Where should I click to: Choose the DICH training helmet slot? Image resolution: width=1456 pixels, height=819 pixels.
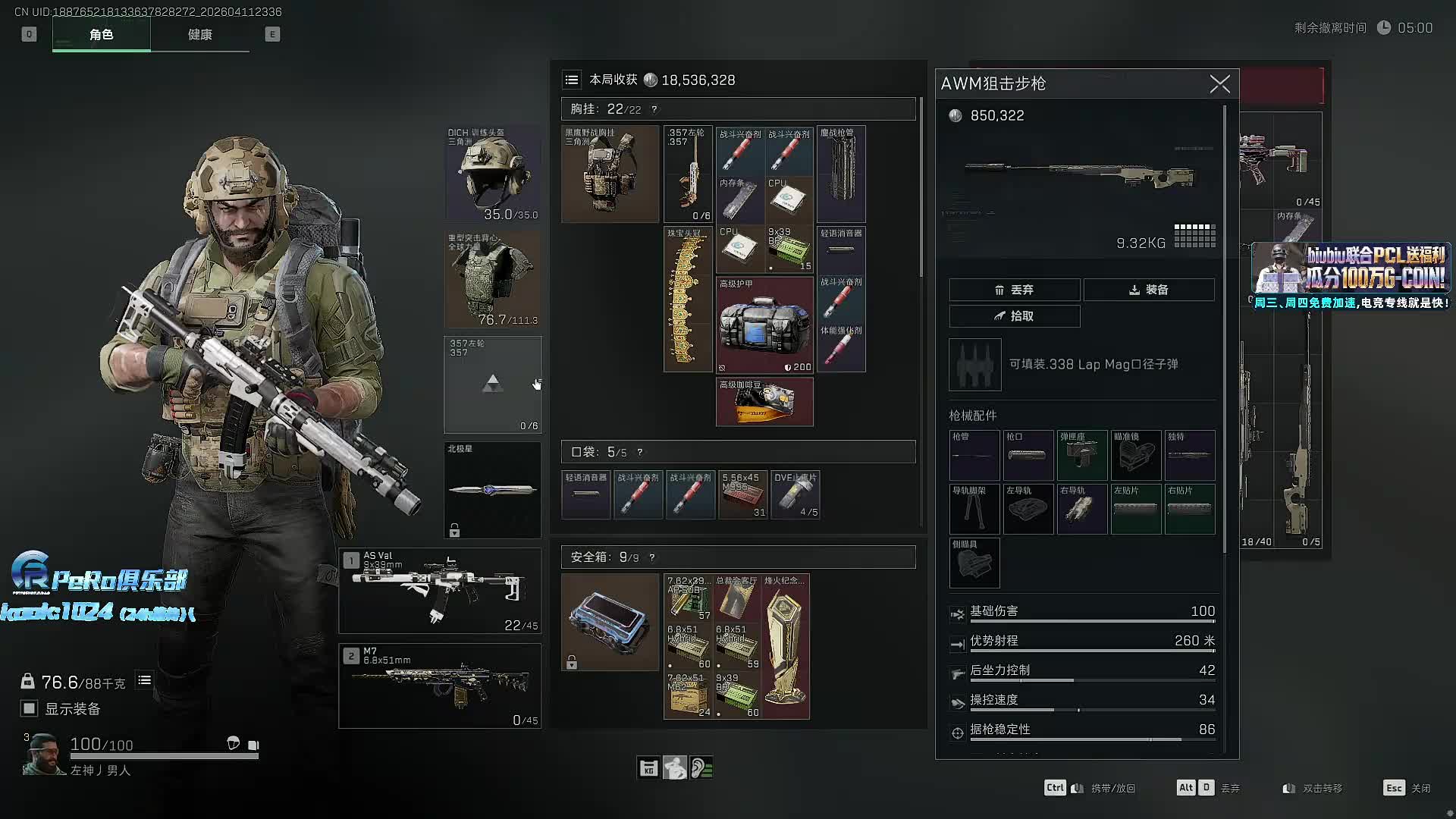[492, 174]
